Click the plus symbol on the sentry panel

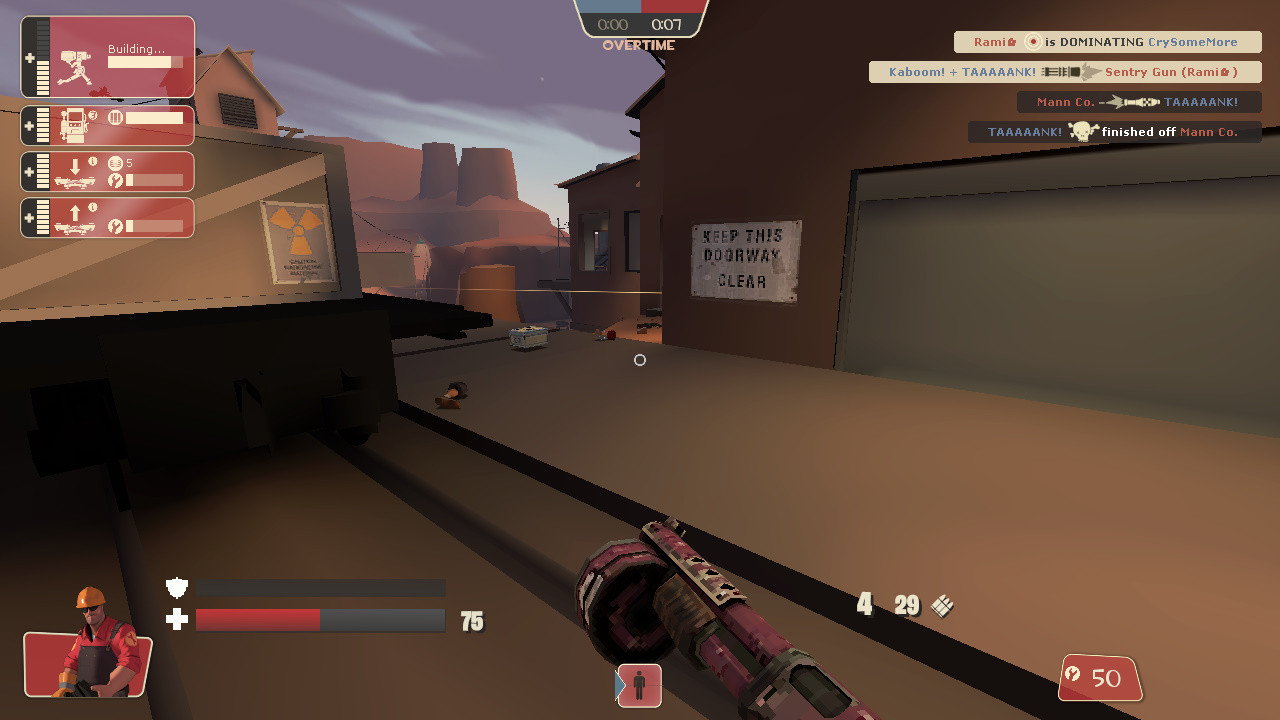(29, 58)
